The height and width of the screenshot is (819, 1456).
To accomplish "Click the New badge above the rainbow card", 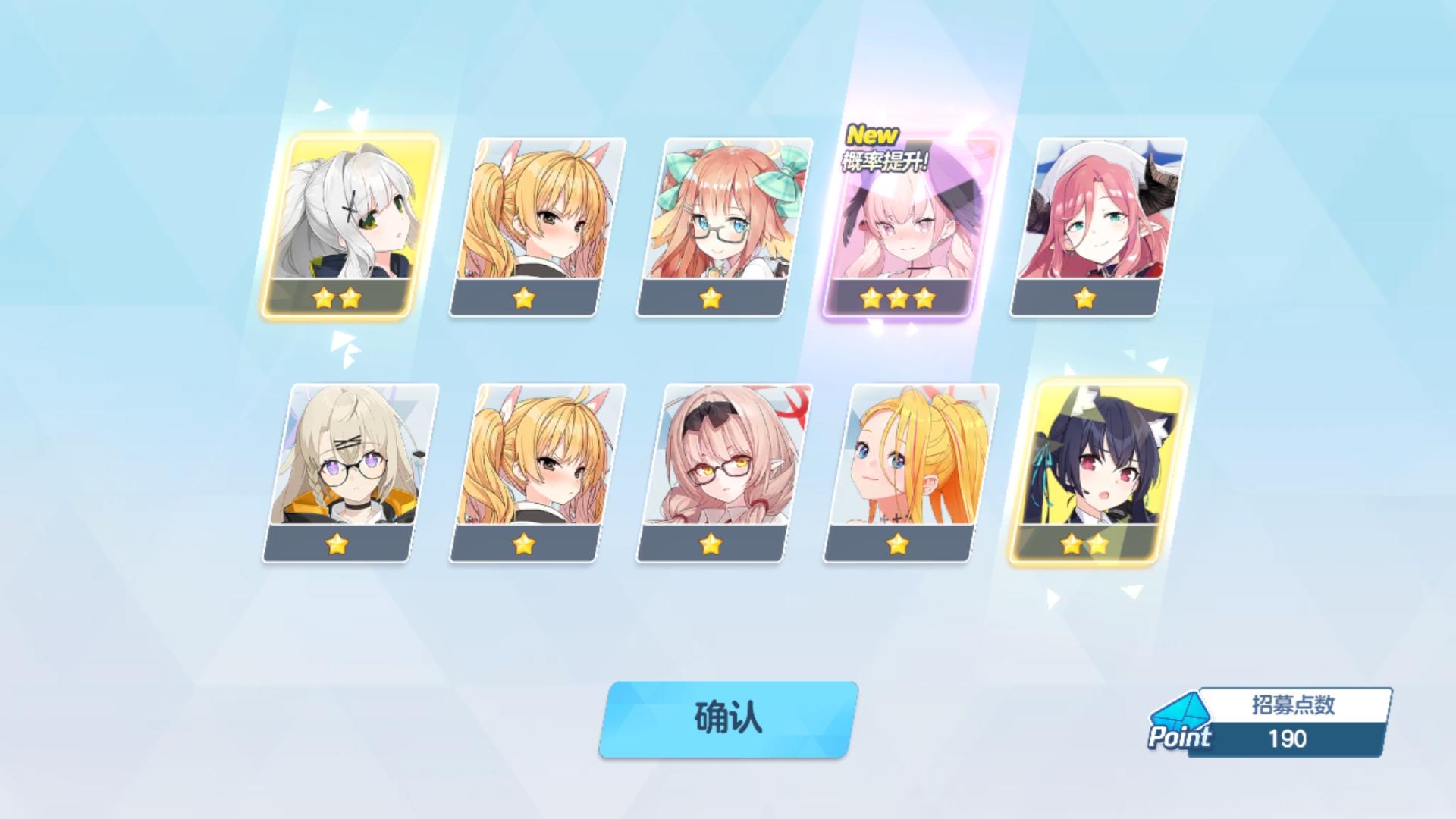I will 871,135.
